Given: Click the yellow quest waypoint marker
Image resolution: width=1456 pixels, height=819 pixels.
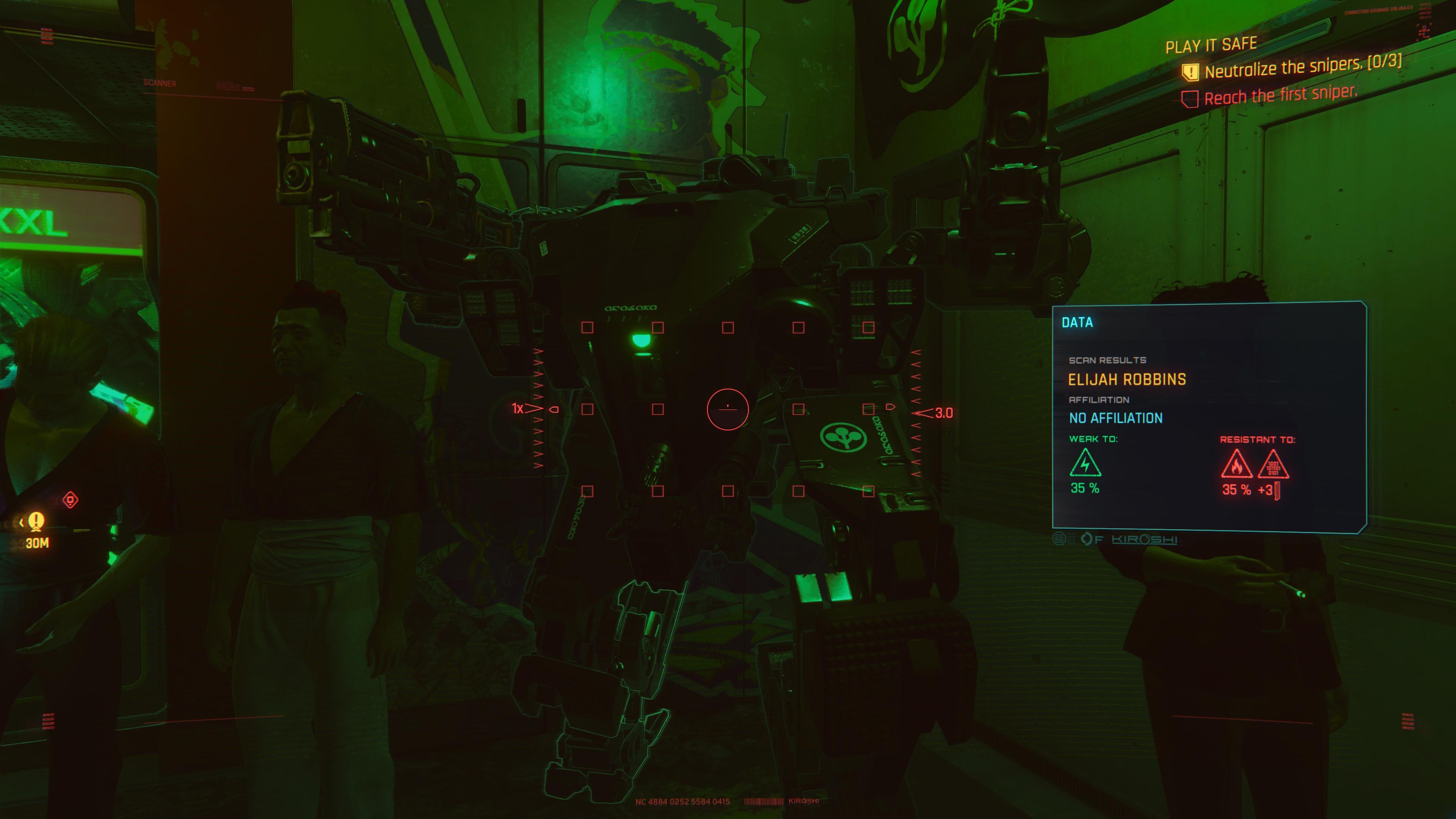Looking at the screenshot, I should (37, 521).
